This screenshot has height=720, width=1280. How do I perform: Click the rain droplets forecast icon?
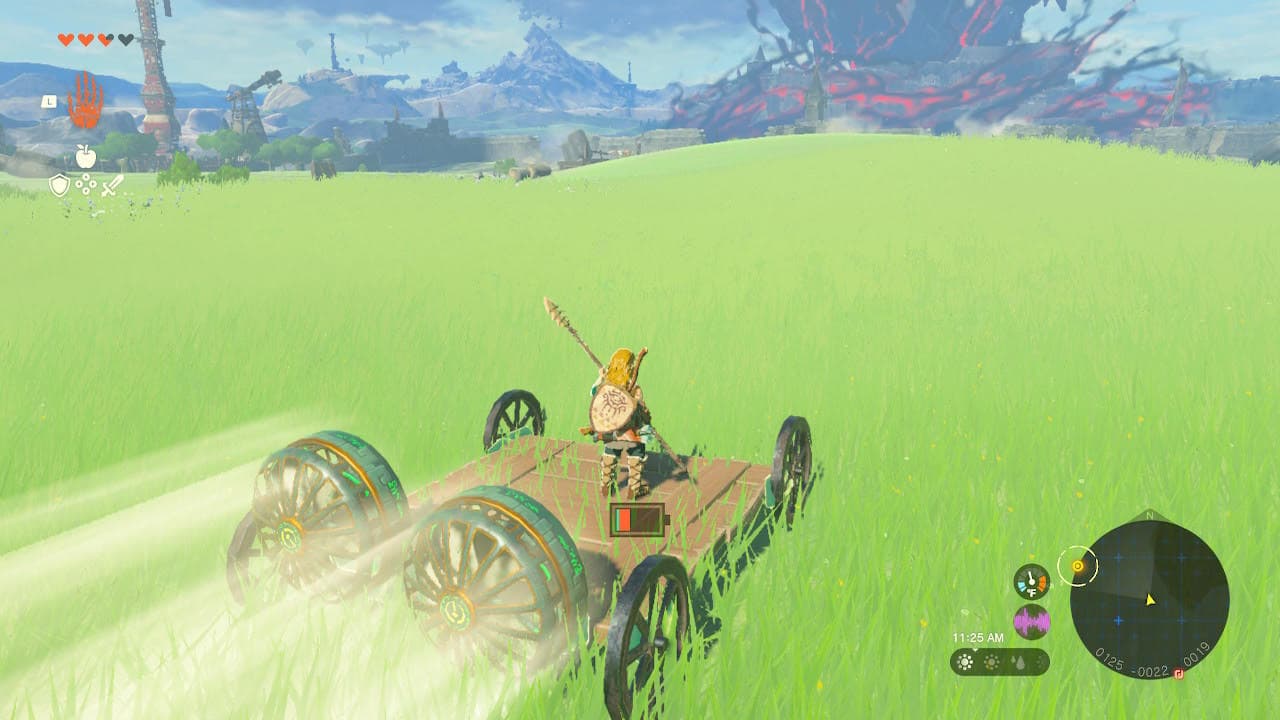(x=1017, y=662)
